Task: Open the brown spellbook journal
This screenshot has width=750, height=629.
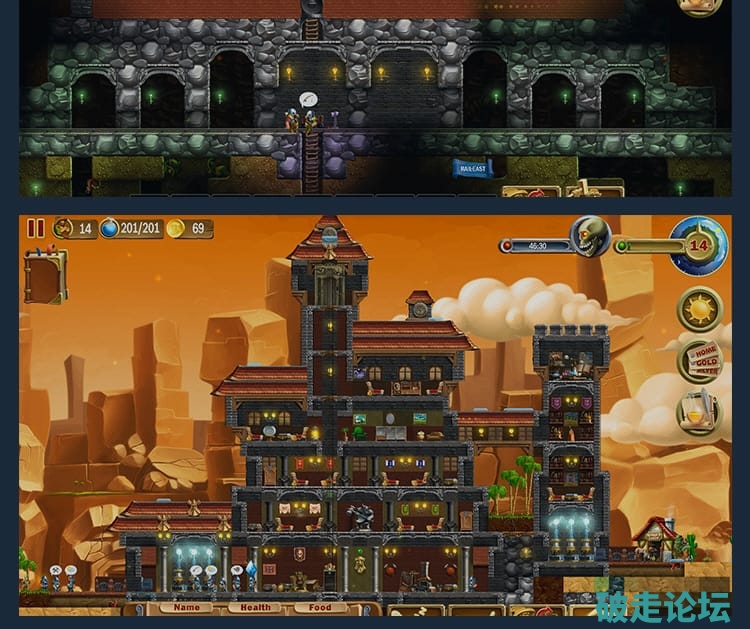Action: [45, 277]
